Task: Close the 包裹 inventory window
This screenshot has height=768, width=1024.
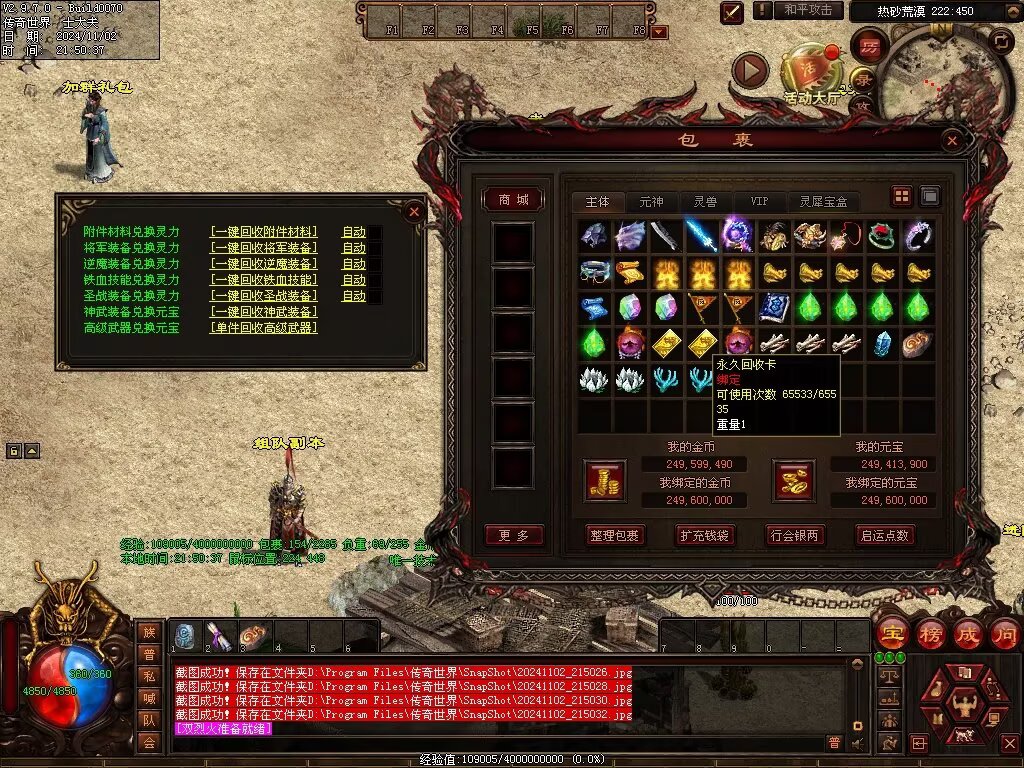Action: [952, 141]
